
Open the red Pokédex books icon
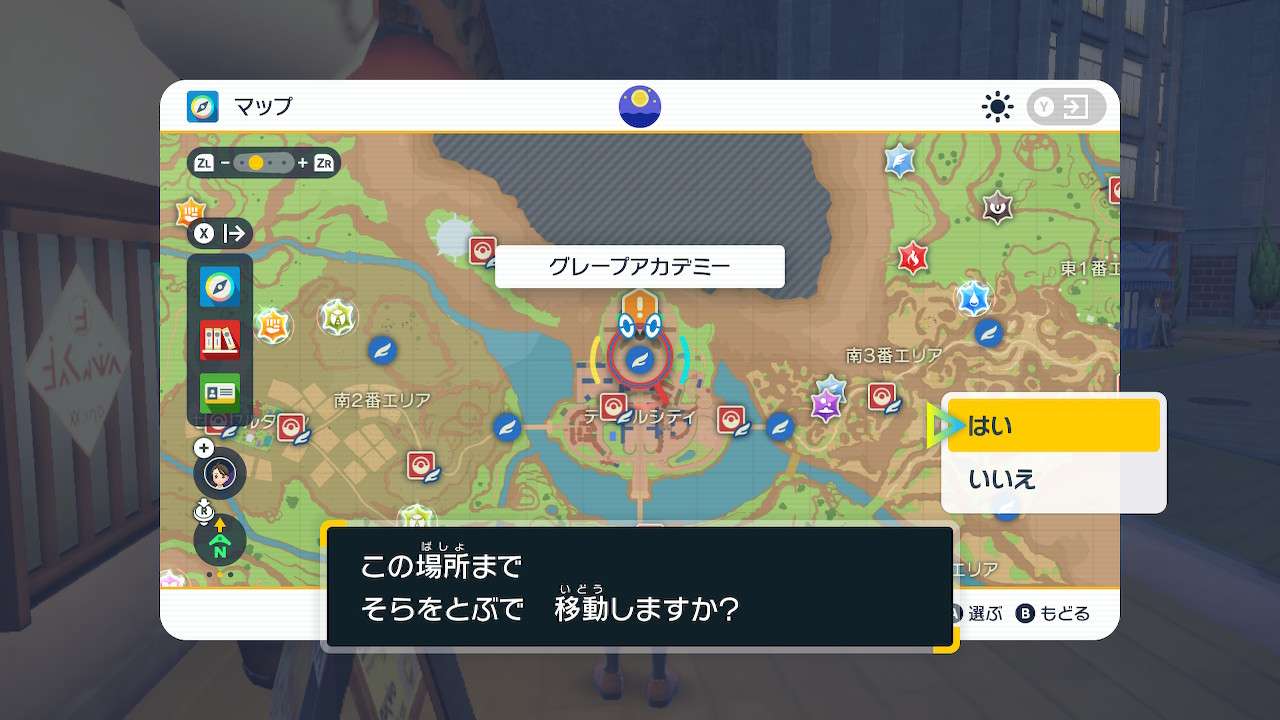218,337
